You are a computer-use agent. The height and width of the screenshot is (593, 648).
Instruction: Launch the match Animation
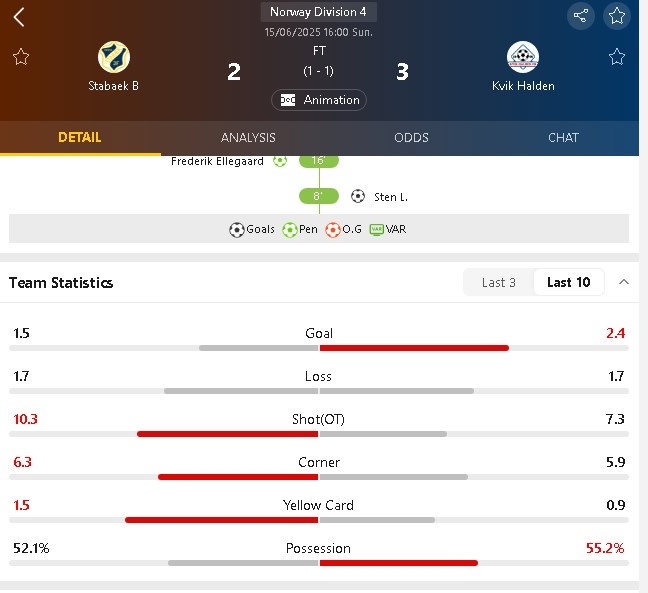[319, 100]
